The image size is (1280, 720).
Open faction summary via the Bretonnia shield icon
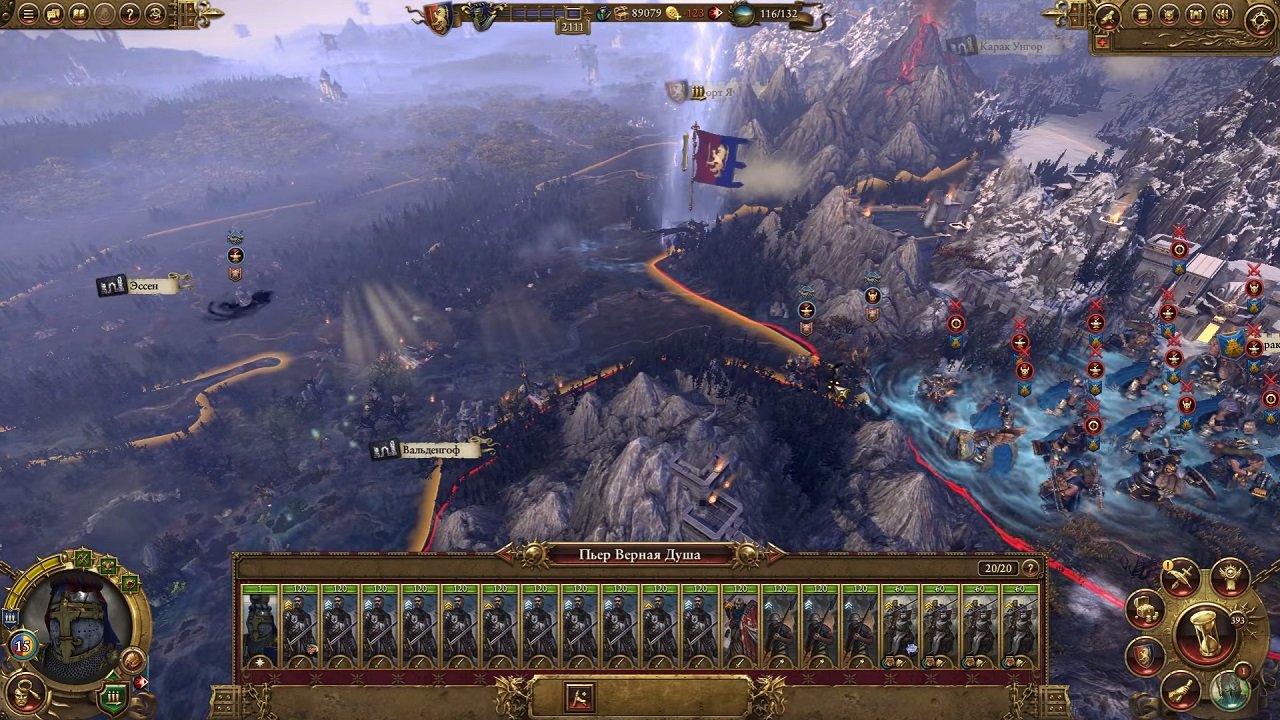click(x=1144, y=655)
